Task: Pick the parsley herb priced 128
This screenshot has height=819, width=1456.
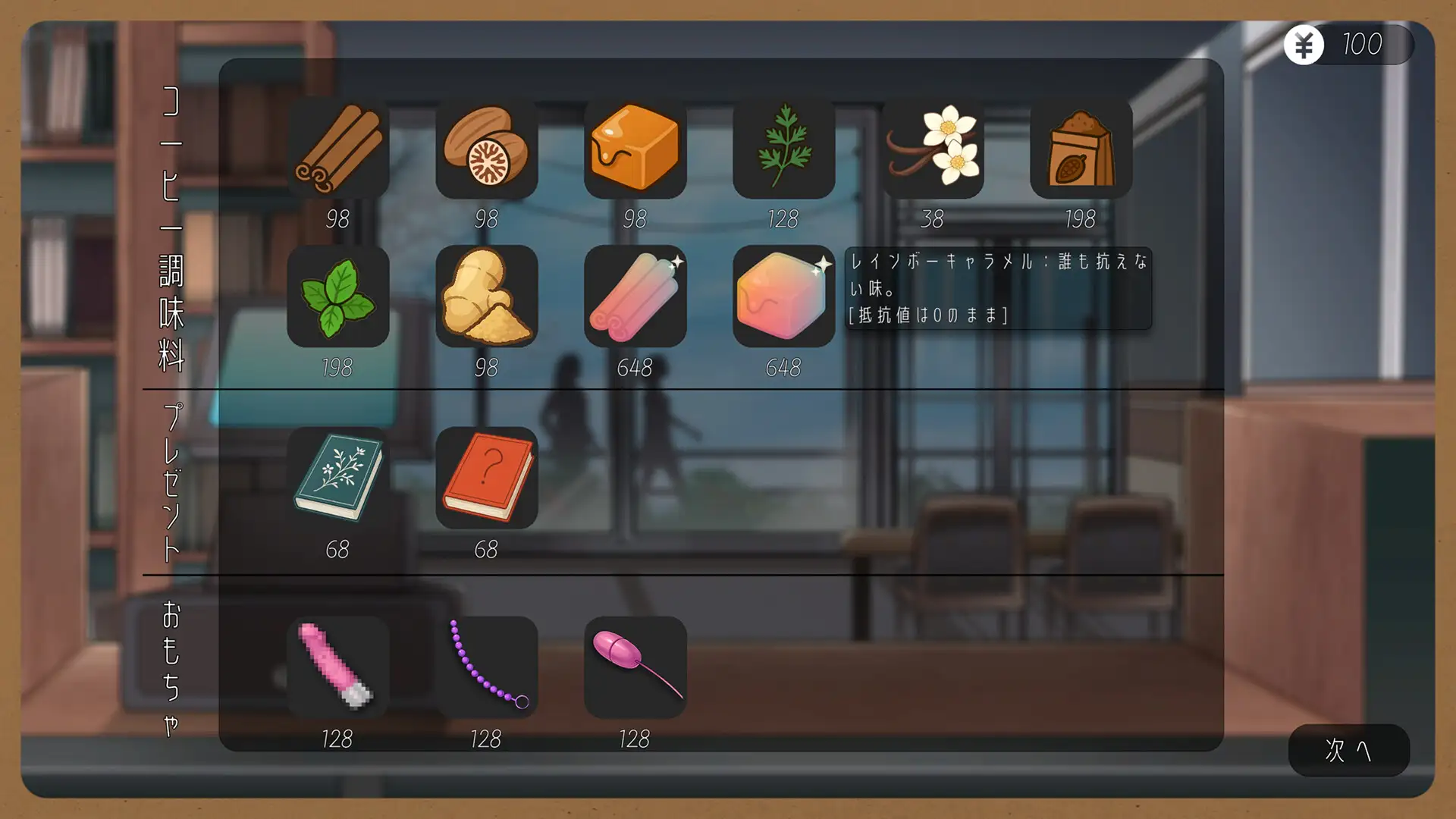Action: (785, 149)
